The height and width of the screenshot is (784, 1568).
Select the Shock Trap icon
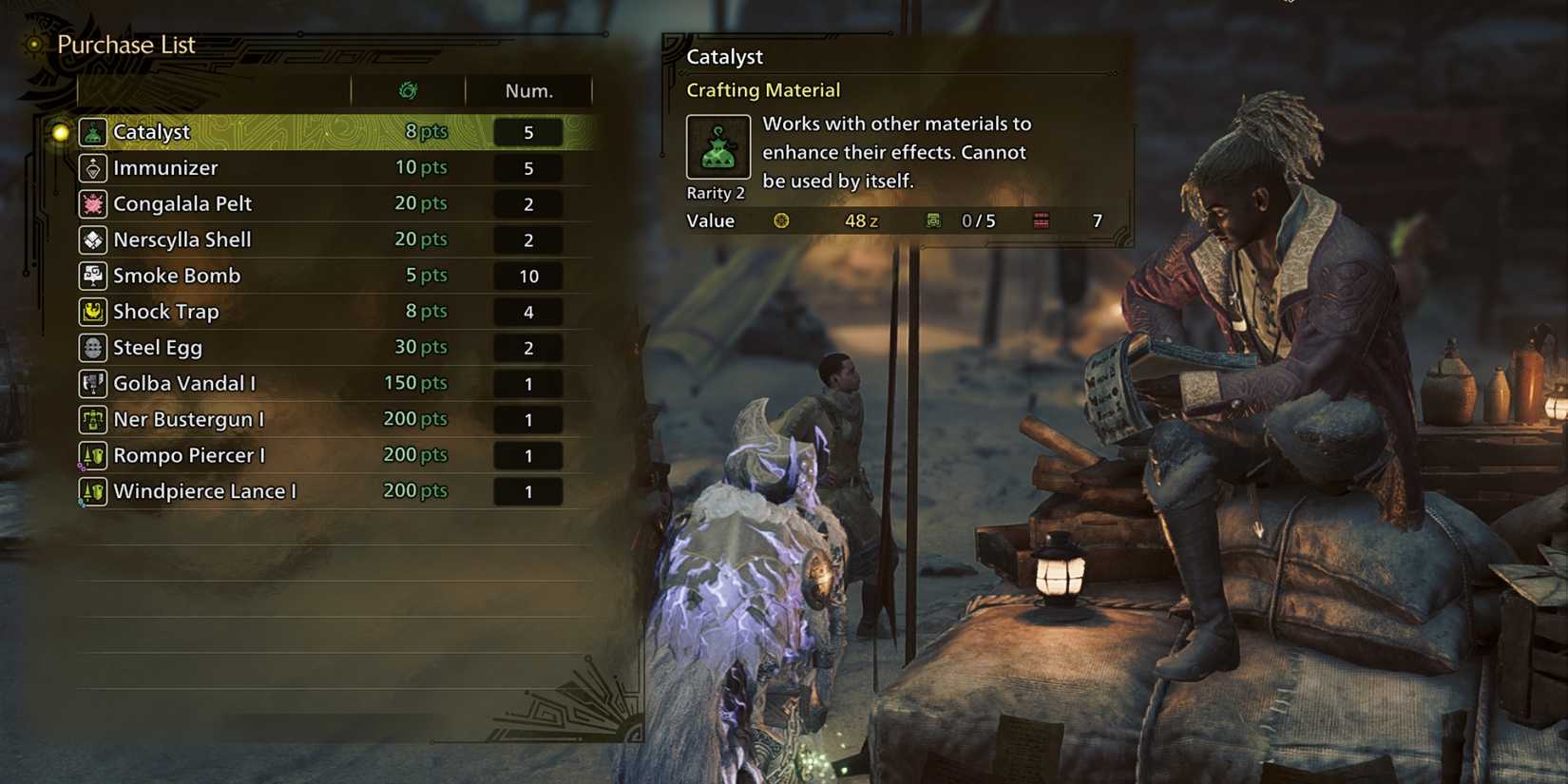click(x=92, y=312)
